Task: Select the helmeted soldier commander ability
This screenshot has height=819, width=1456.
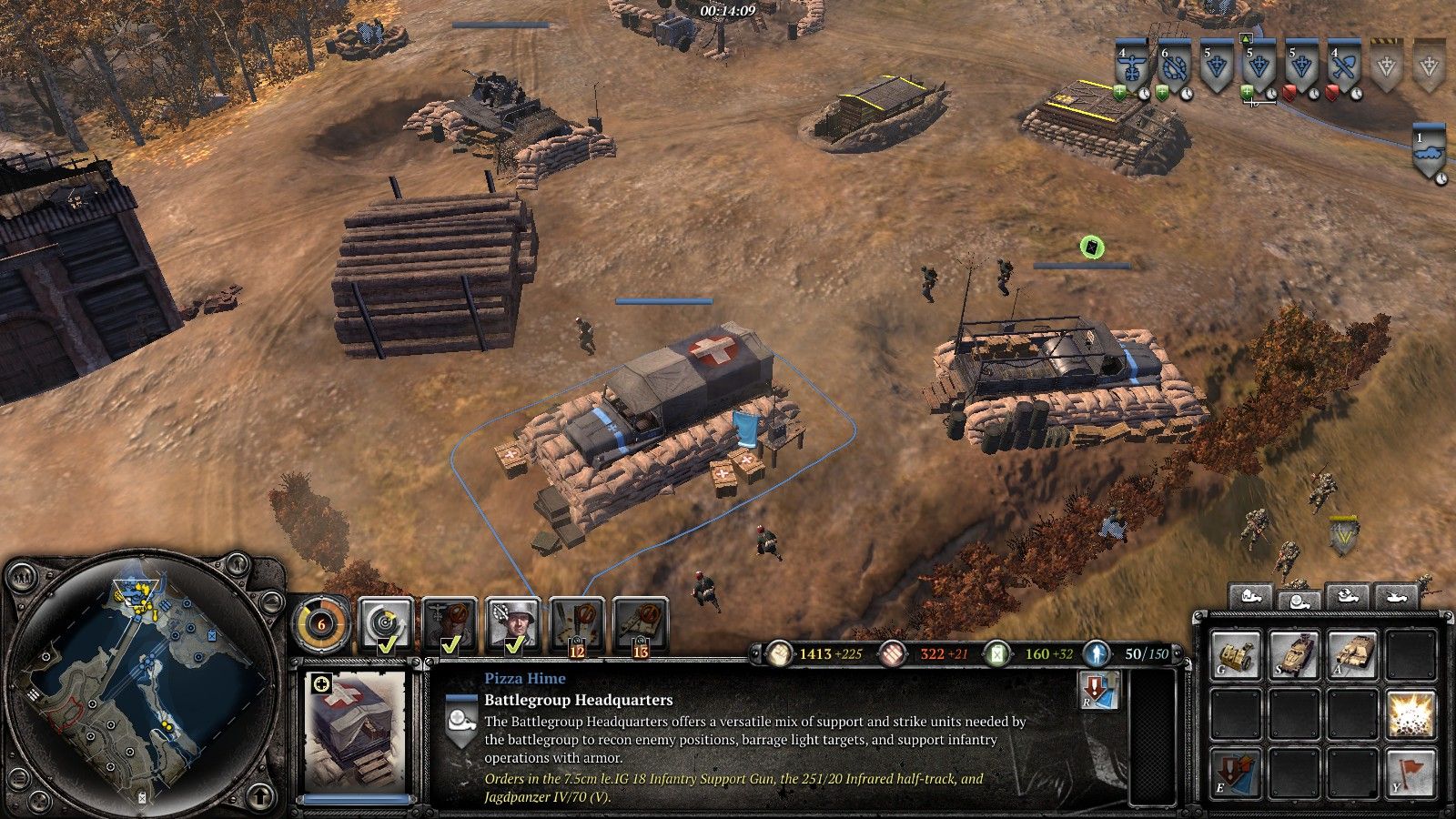Action: [x=513, y=624]
